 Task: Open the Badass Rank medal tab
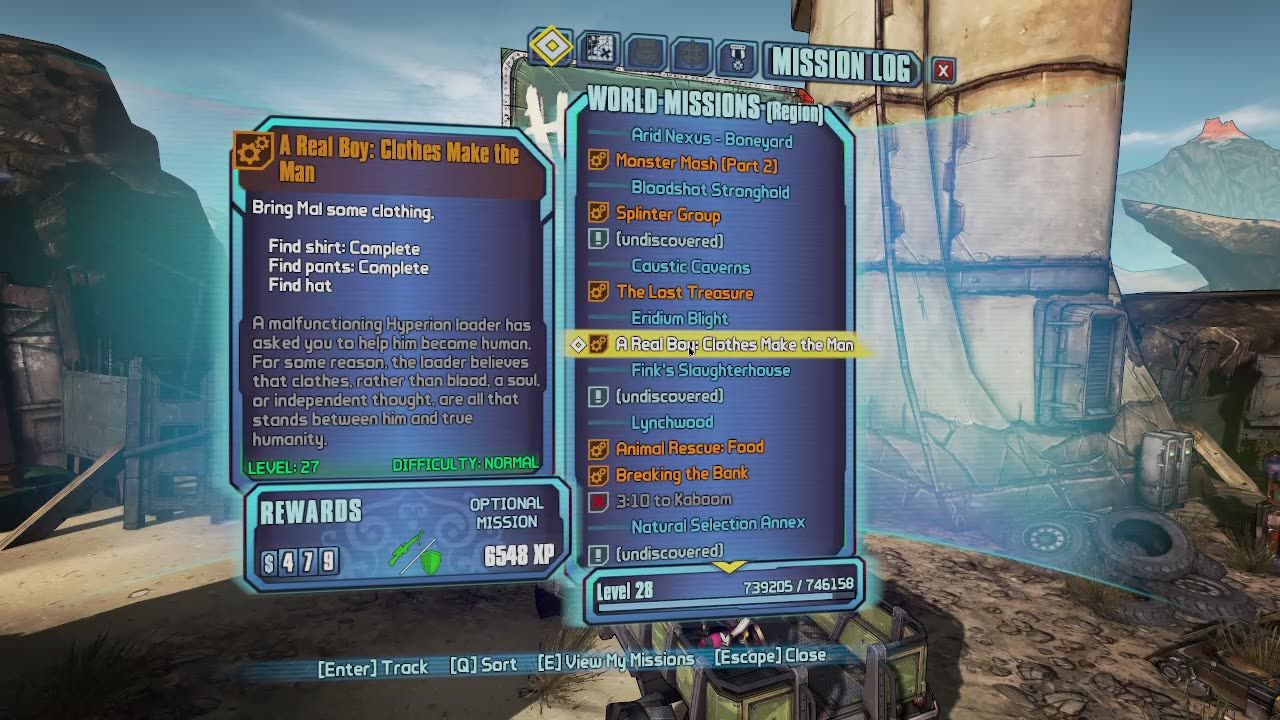tap(738, 55)
